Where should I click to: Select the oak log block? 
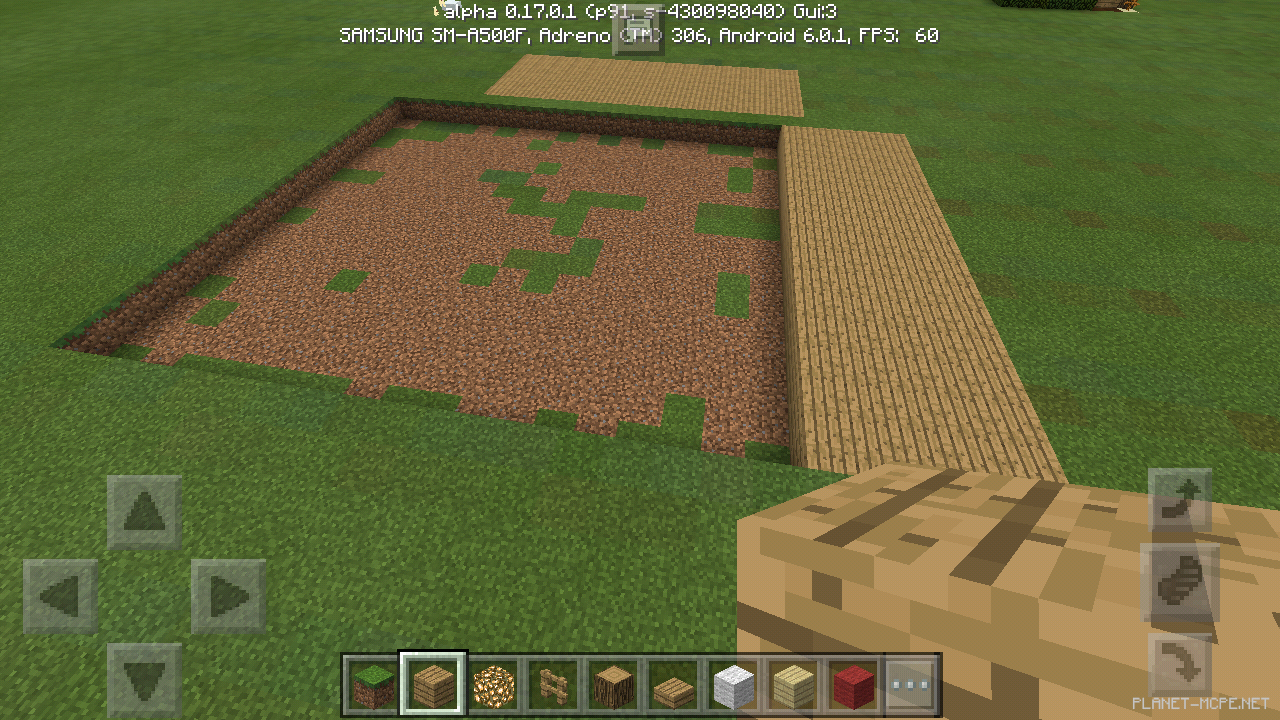point(613,685)
